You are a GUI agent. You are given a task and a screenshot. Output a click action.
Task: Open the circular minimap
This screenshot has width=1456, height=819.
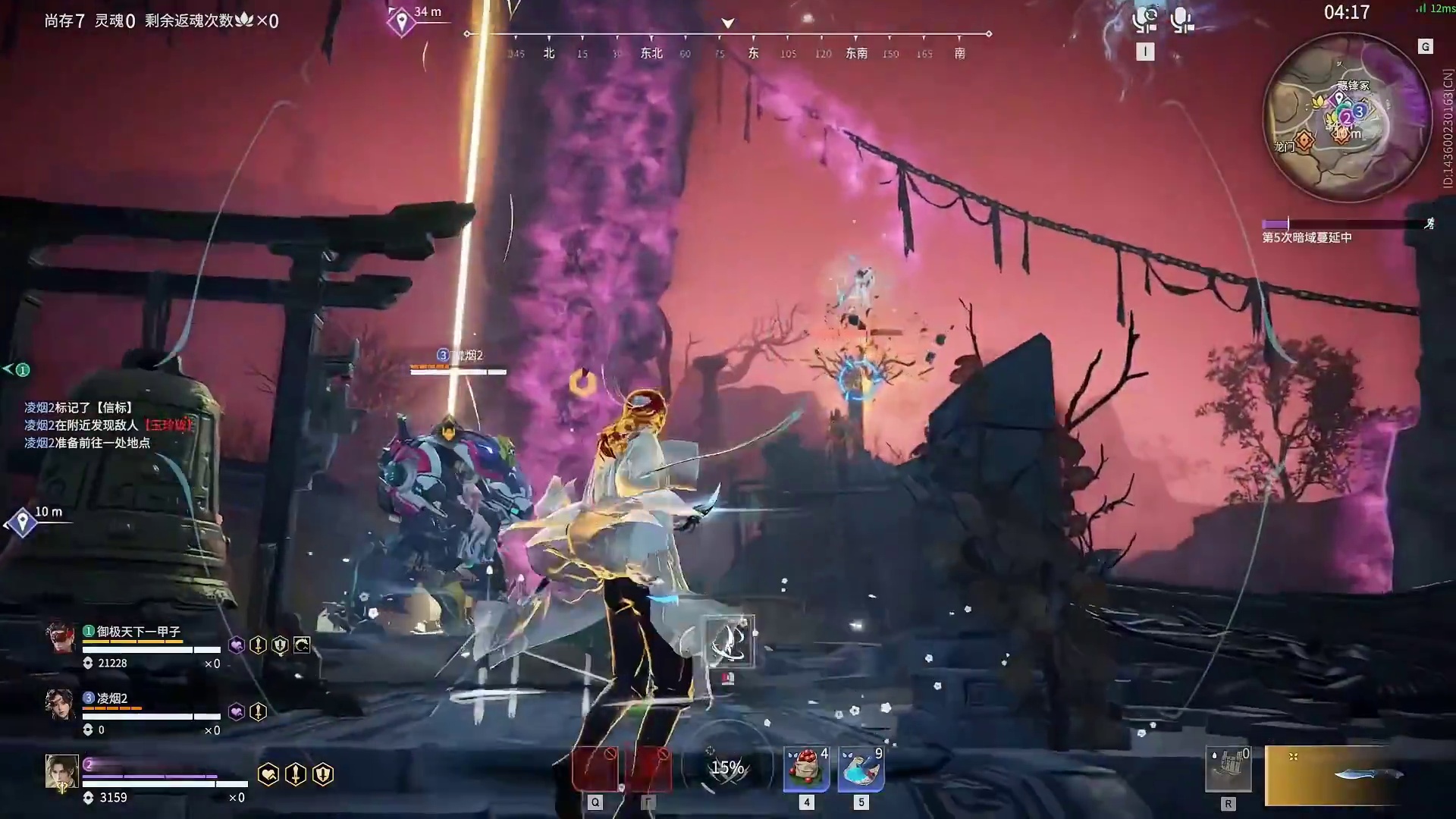pyautogui.click(x=1346, y=119)
